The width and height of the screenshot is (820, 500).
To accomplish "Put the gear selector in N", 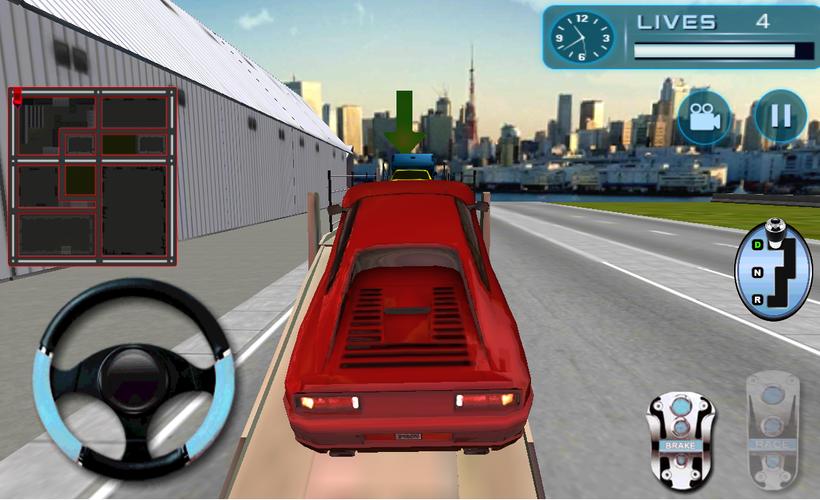I will (758, 271).
